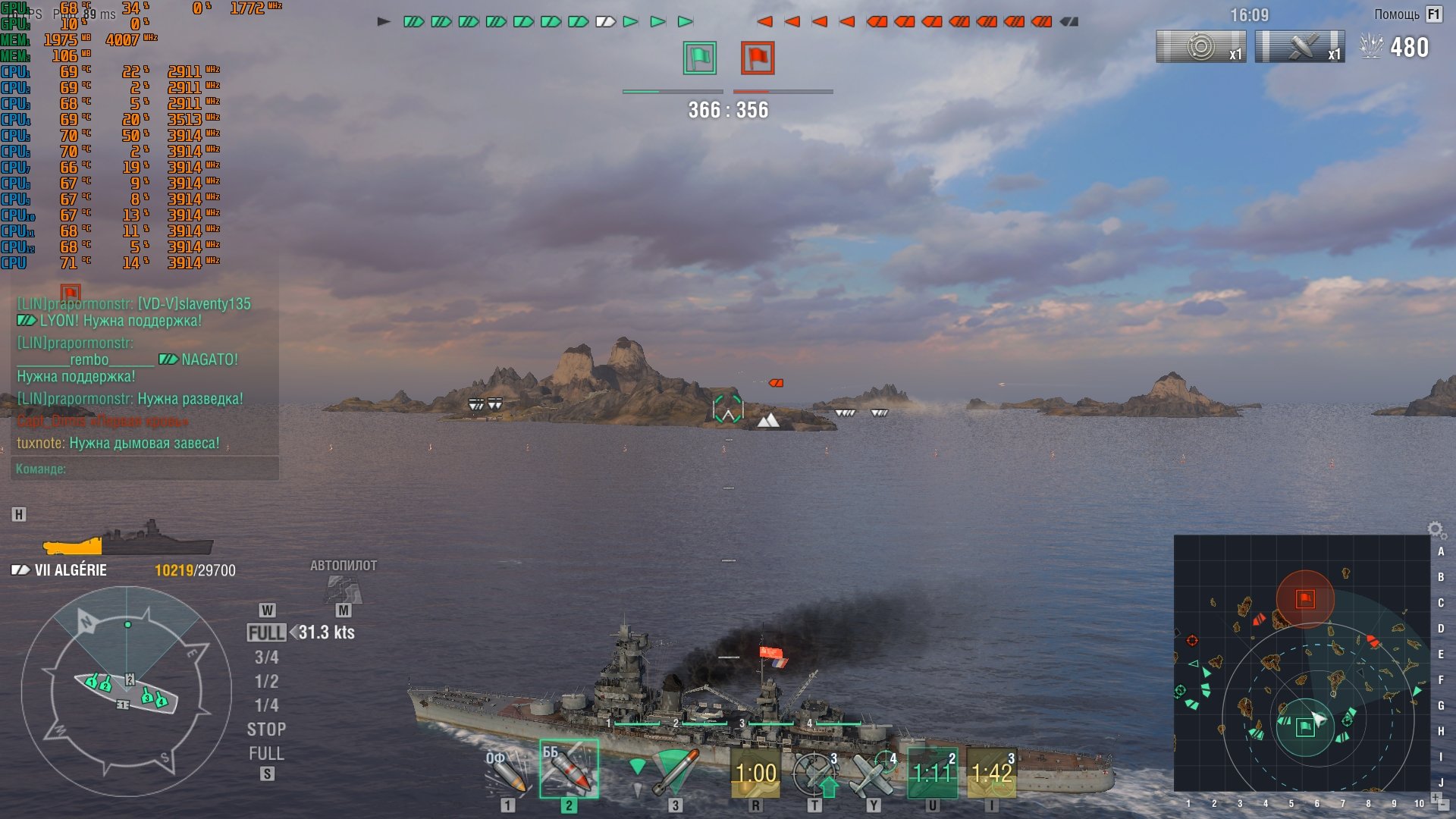
Task: Click the green consumable showing 1:11
Action: 932,773
